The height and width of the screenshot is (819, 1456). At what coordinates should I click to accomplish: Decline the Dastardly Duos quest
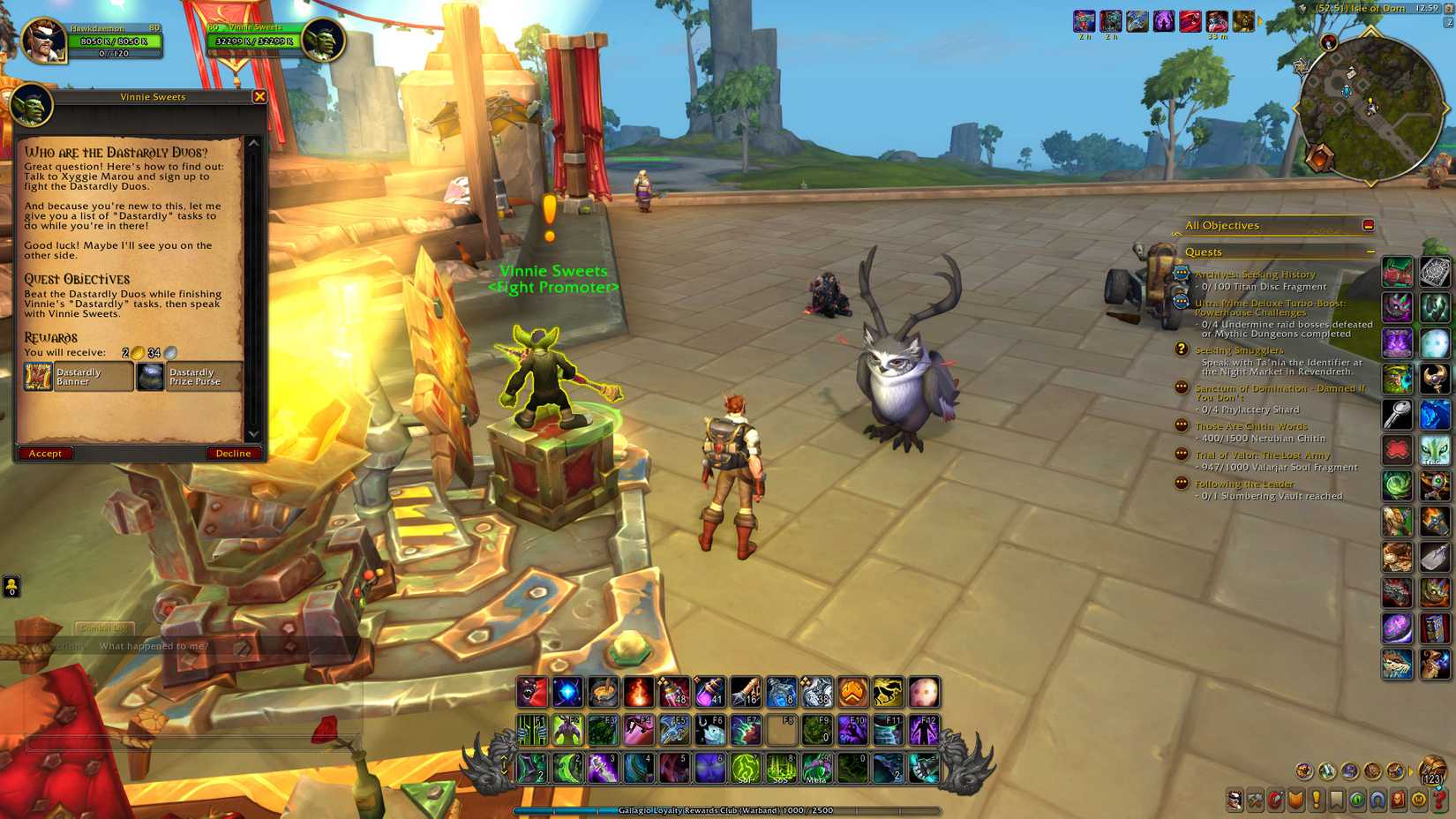[233, 453]
